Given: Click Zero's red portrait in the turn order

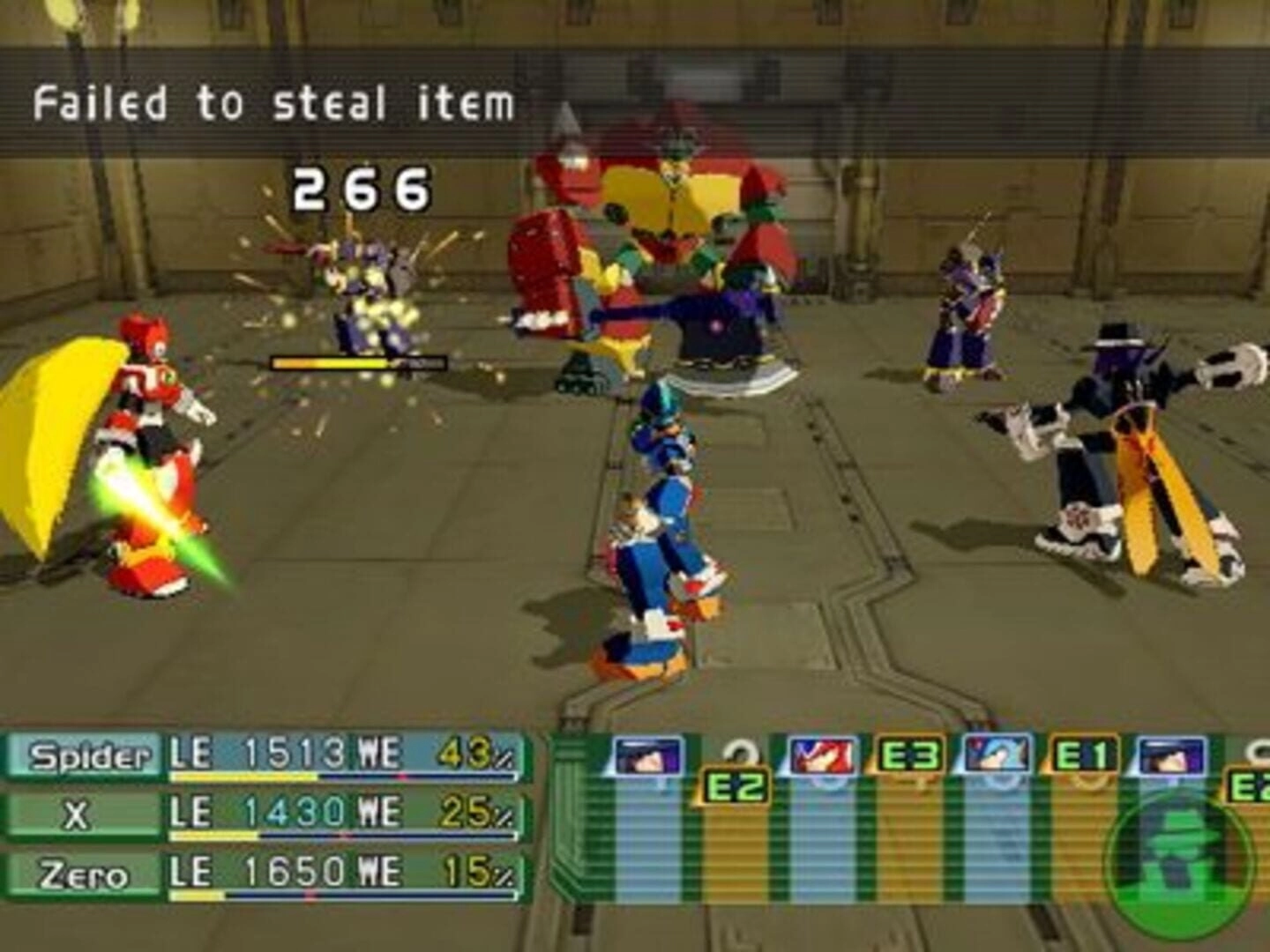Looking at the screenshot, I should click(822, 756).
